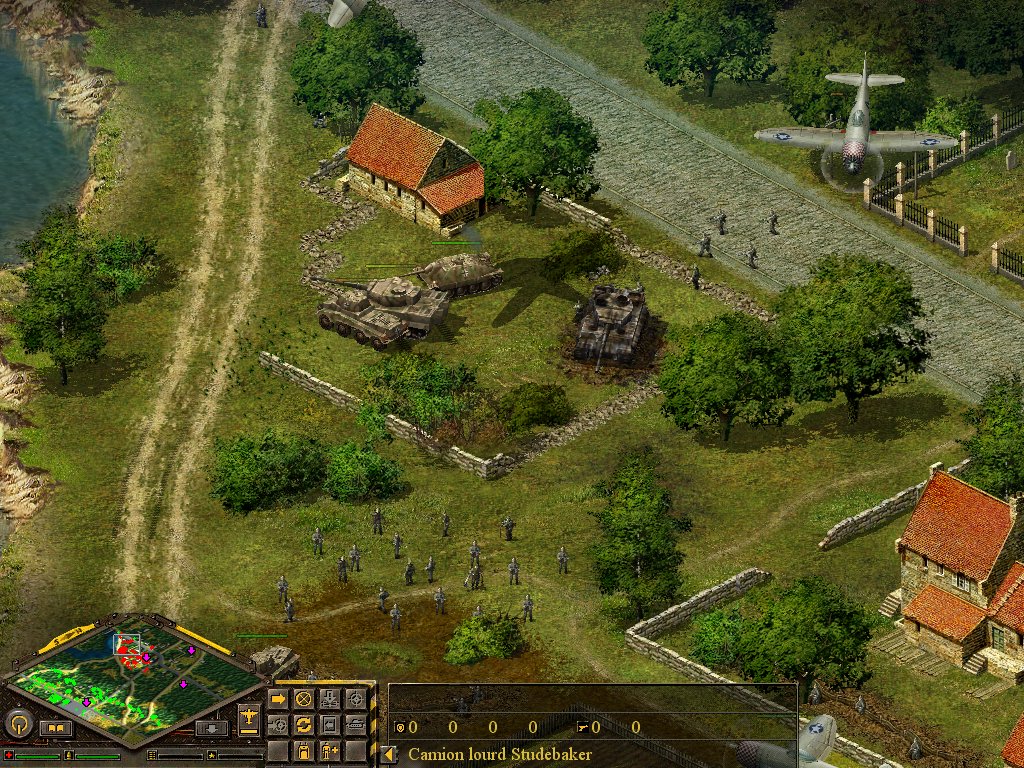1024x768 pixels.
Task: Open the aviation panel with plane icon
Action: [249, 717]
